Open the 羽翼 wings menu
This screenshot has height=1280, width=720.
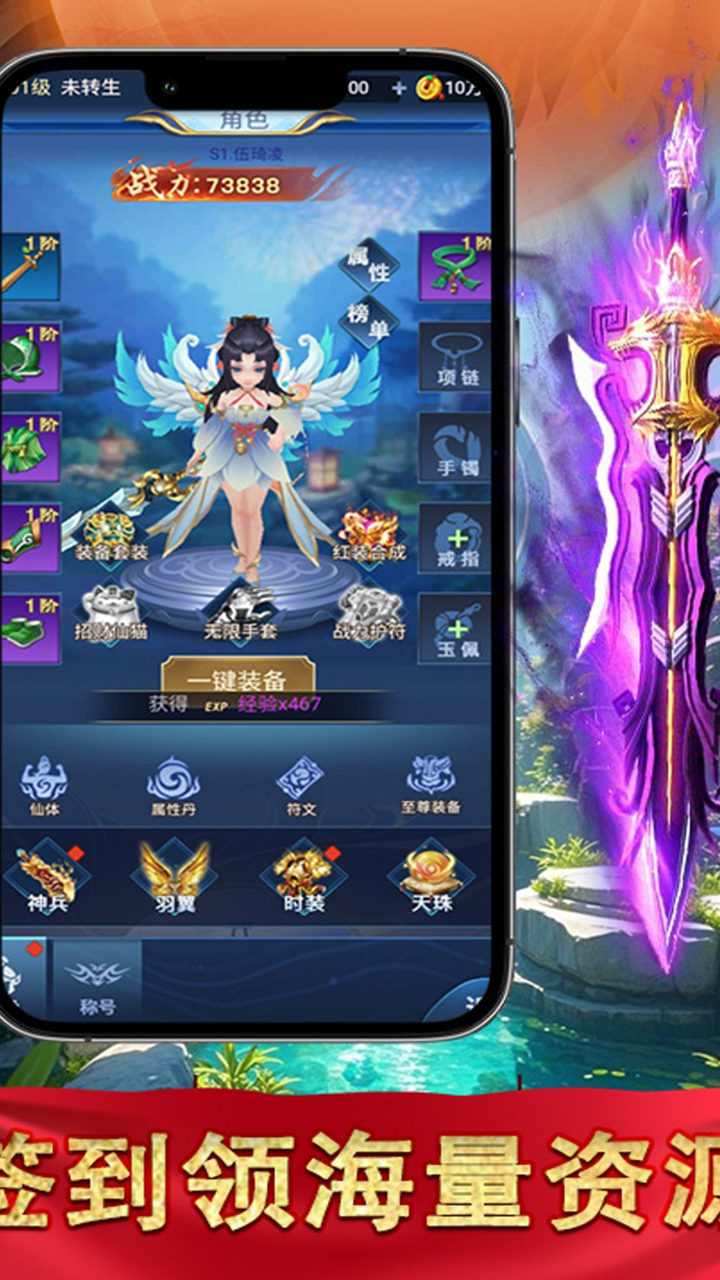point(174,880)
